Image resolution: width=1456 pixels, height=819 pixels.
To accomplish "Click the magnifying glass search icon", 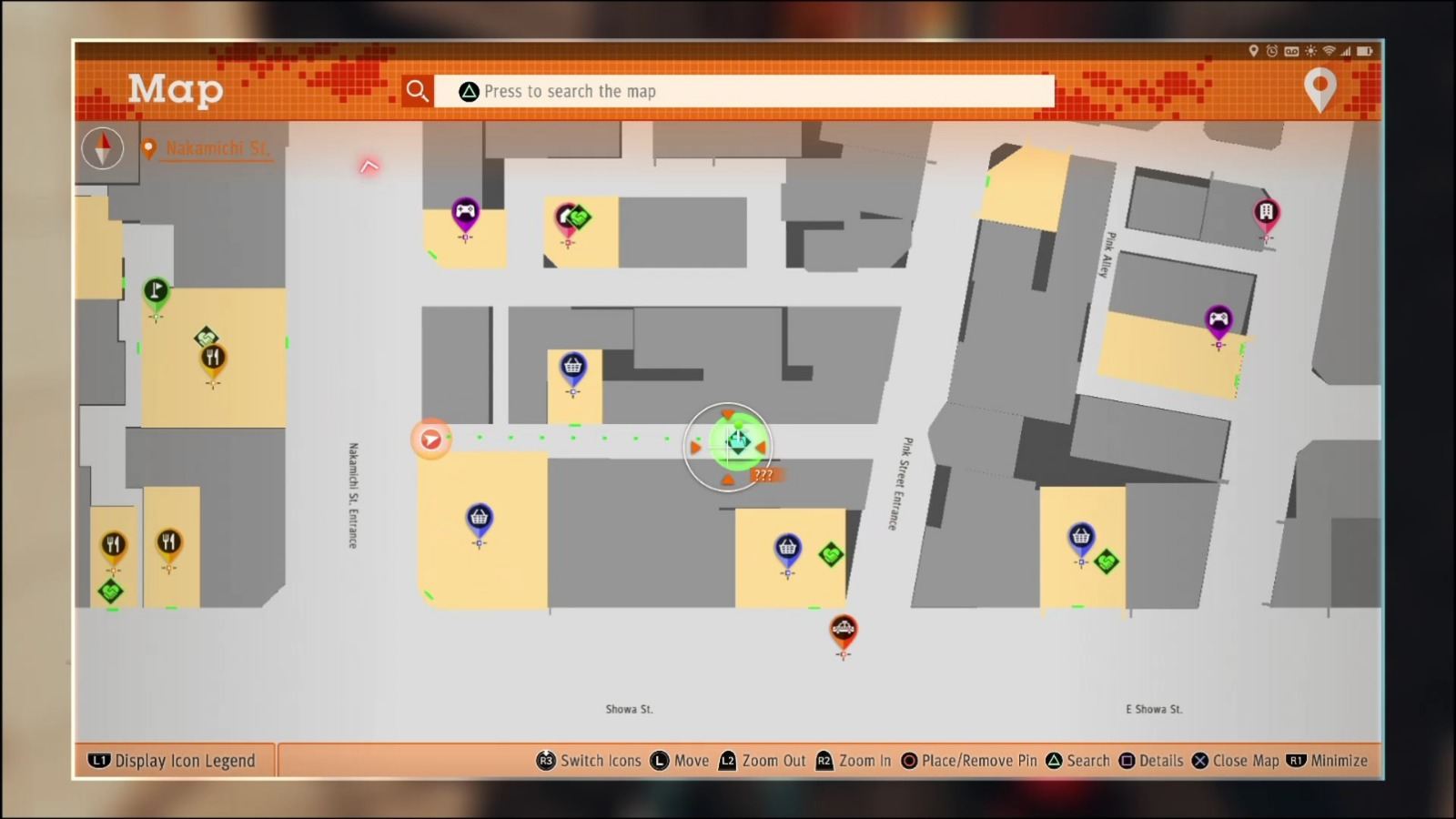I will [418, 90].
